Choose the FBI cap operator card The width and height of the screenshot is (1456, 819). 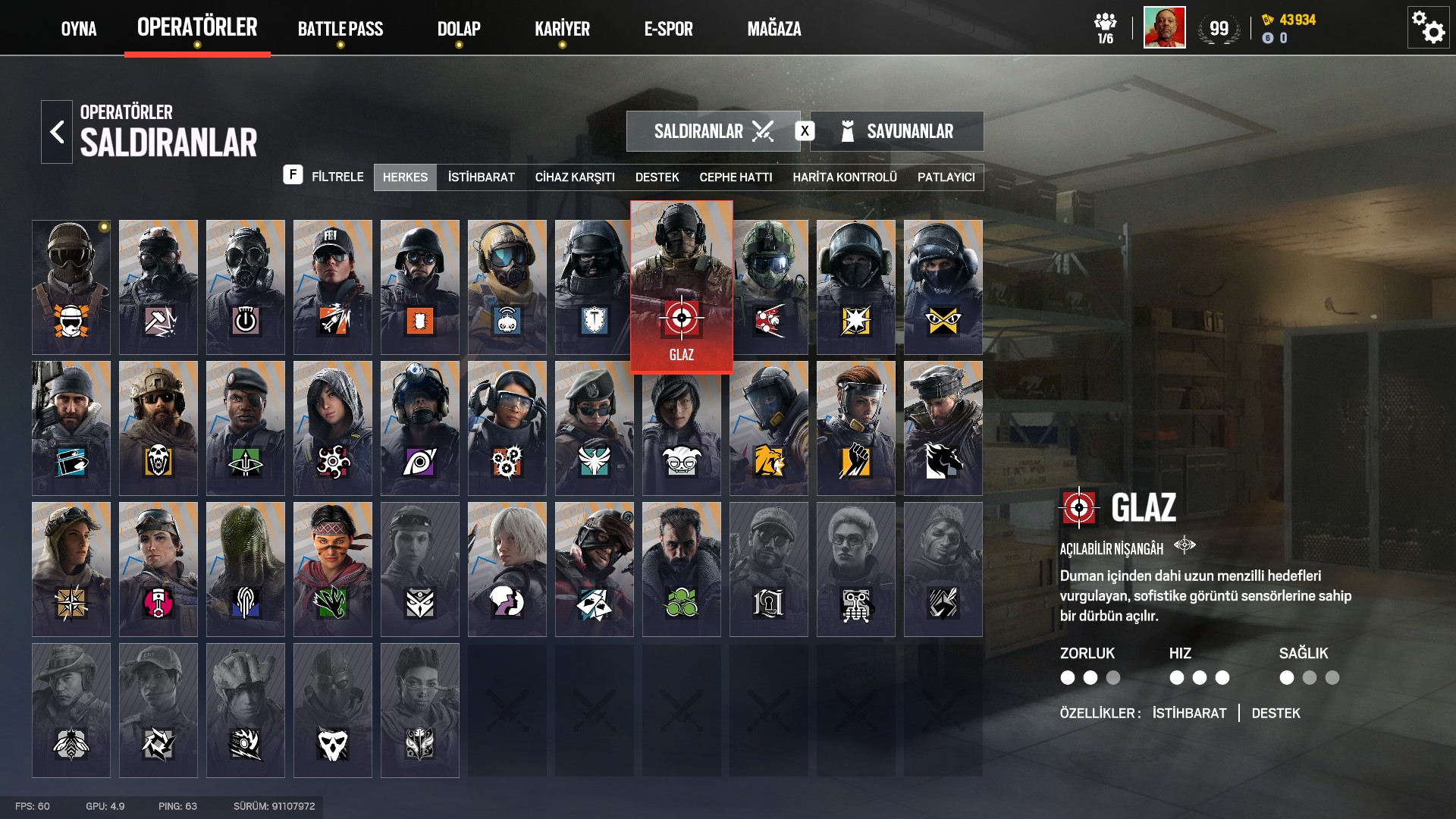[x=333, y=287]
